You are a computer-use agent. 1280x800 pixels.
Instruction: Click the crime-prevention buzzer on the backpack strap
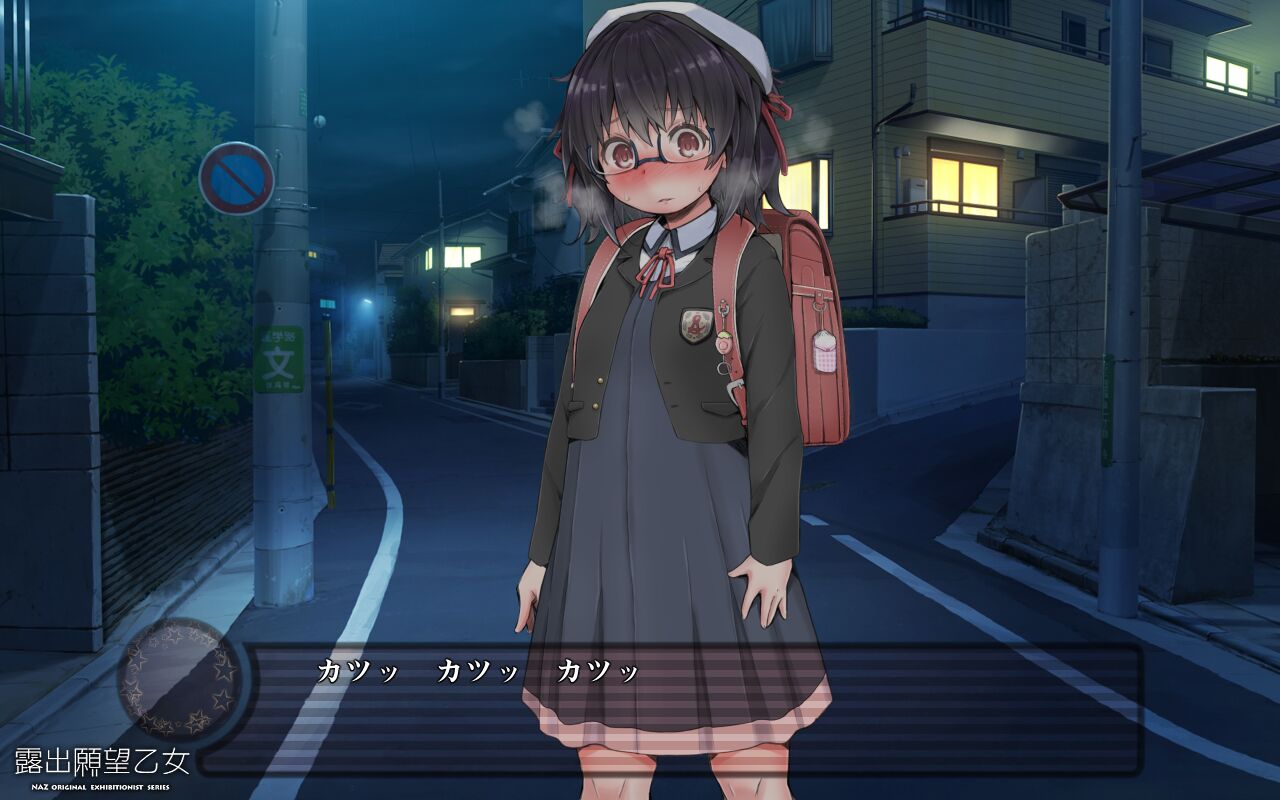point(724,344)
